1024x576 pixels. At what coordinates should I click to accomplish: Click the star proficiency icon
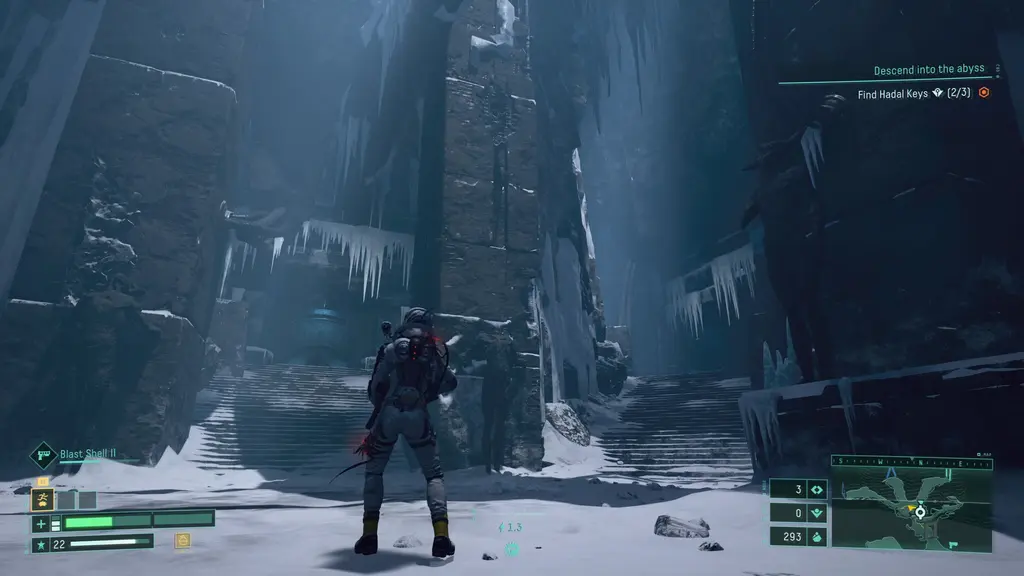click(41, 544)
